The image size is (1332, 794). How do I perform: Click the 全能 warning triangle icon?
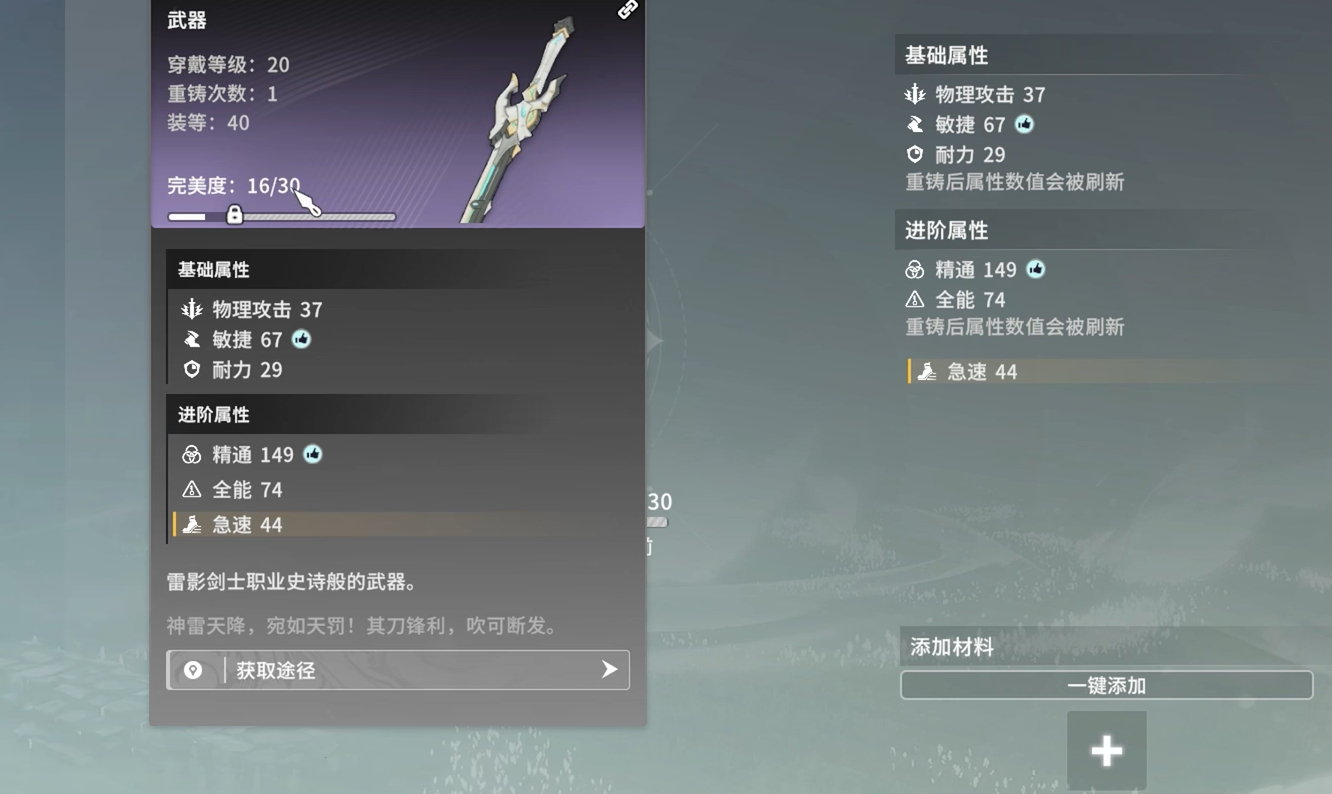click(x=191, y=490)
